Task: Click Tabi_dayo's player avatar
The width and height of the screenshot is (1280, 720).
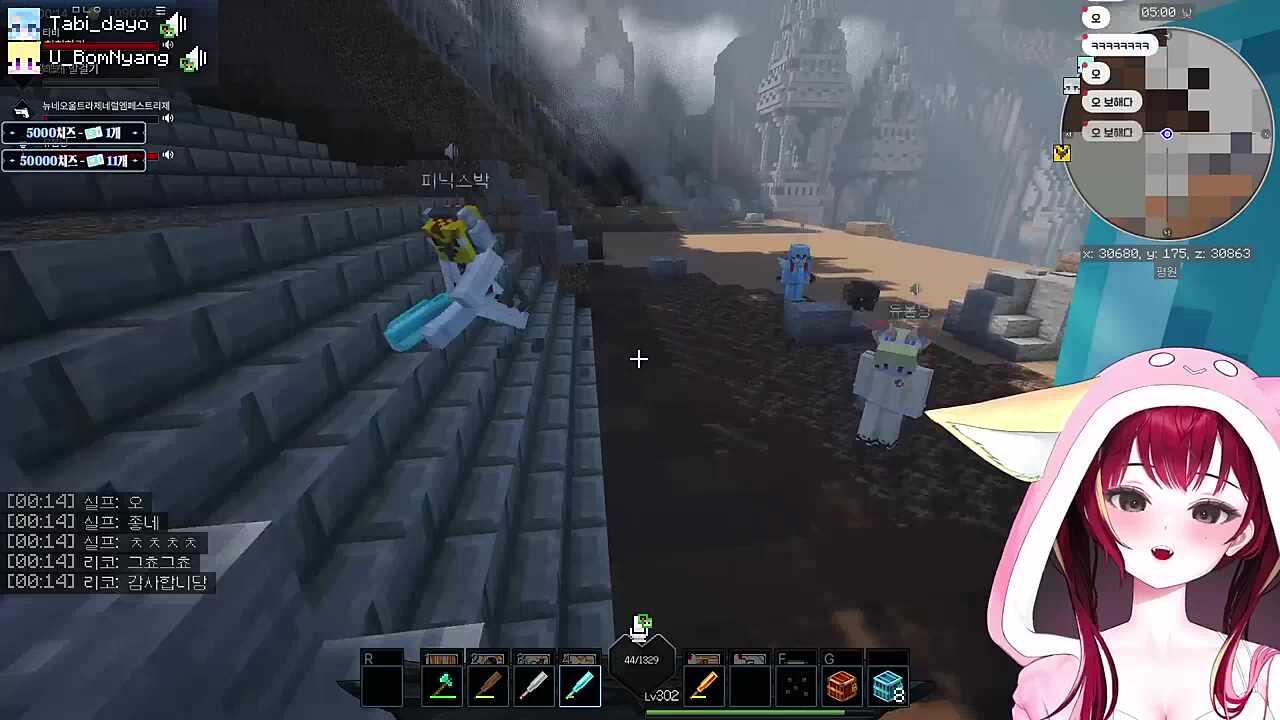Action: [23, 23]
